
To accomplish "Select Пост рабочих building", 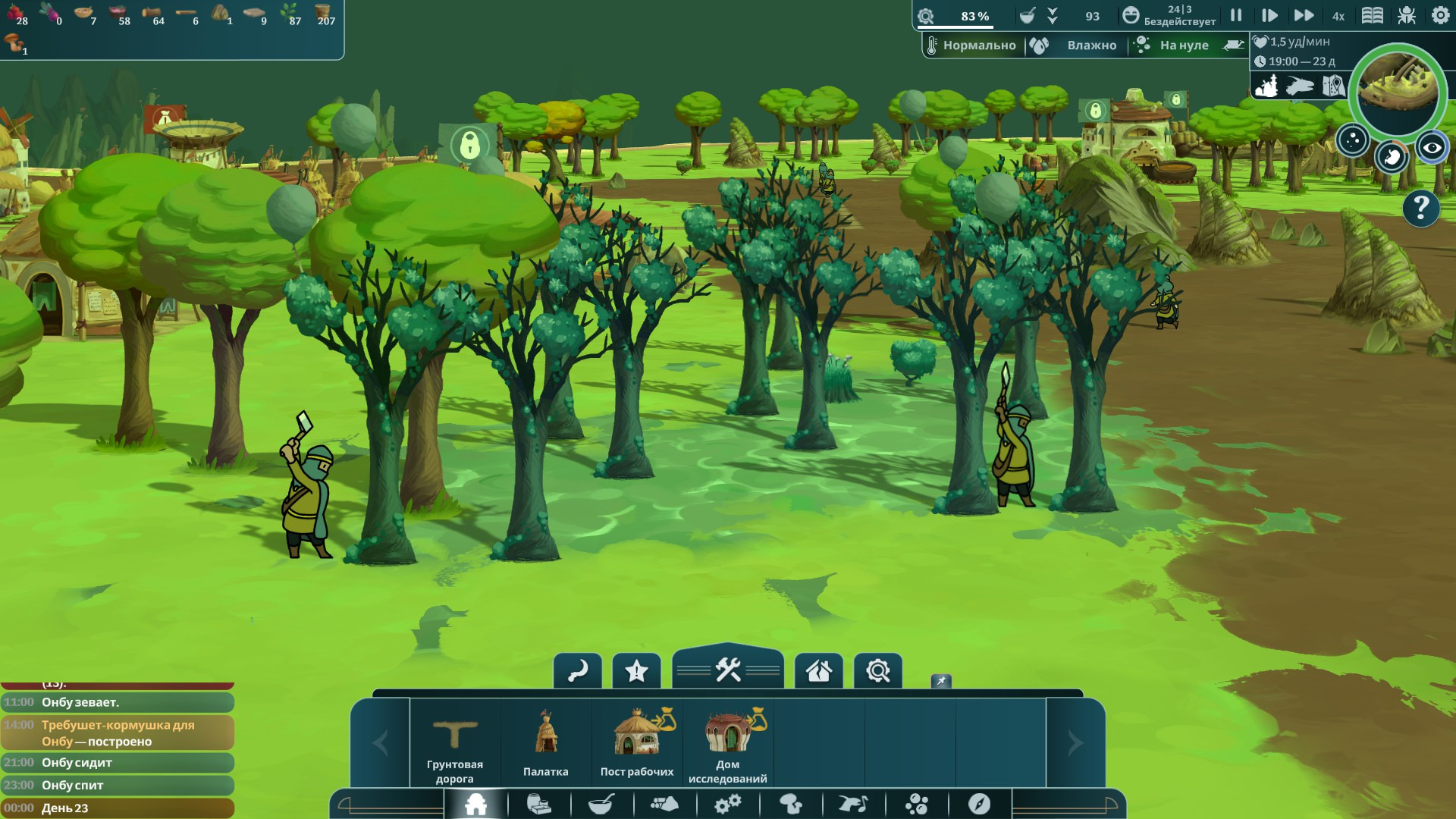I will tap(637, 743).
